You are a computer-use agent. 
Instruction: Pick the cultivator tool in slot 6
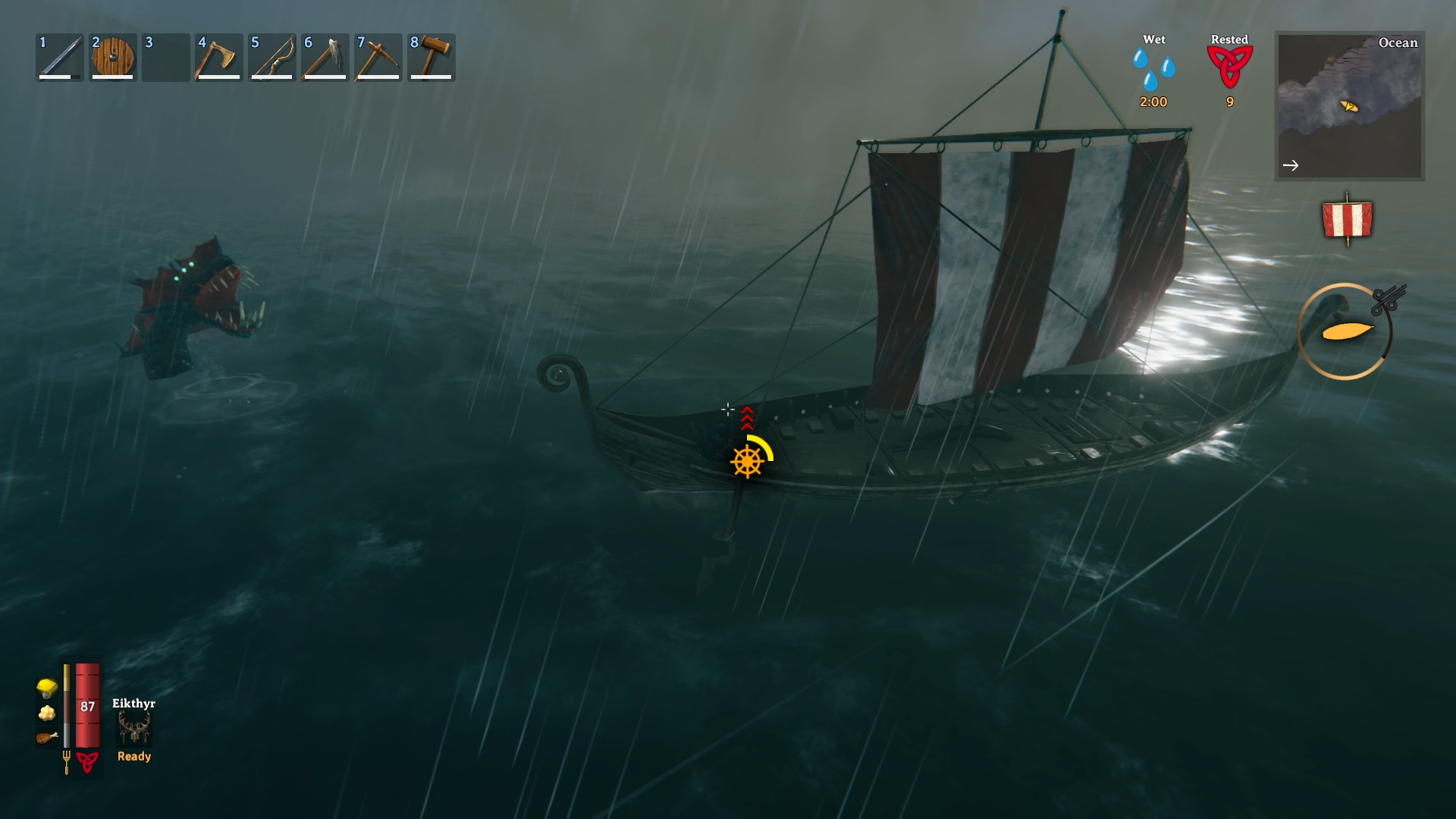coord(325,58)
